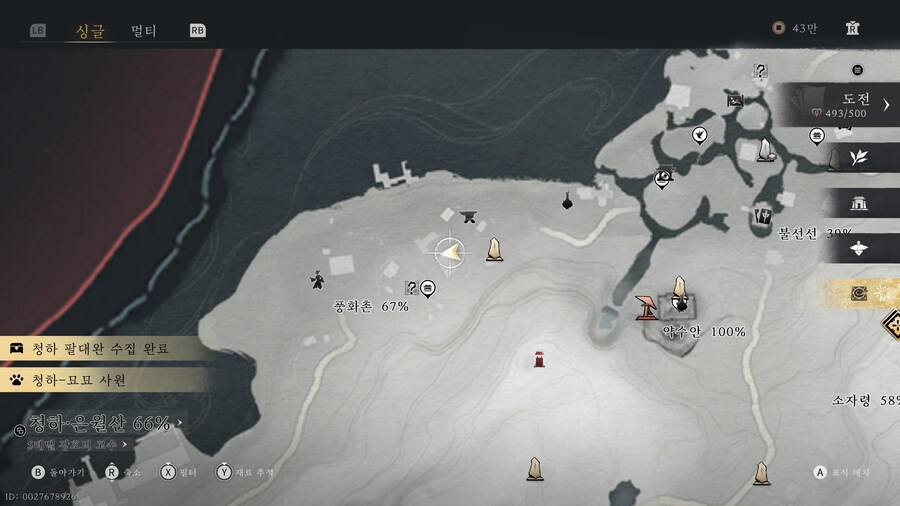Click the stone stele marker beside the player arrow

pyautogui.click(x=494, y=249)
